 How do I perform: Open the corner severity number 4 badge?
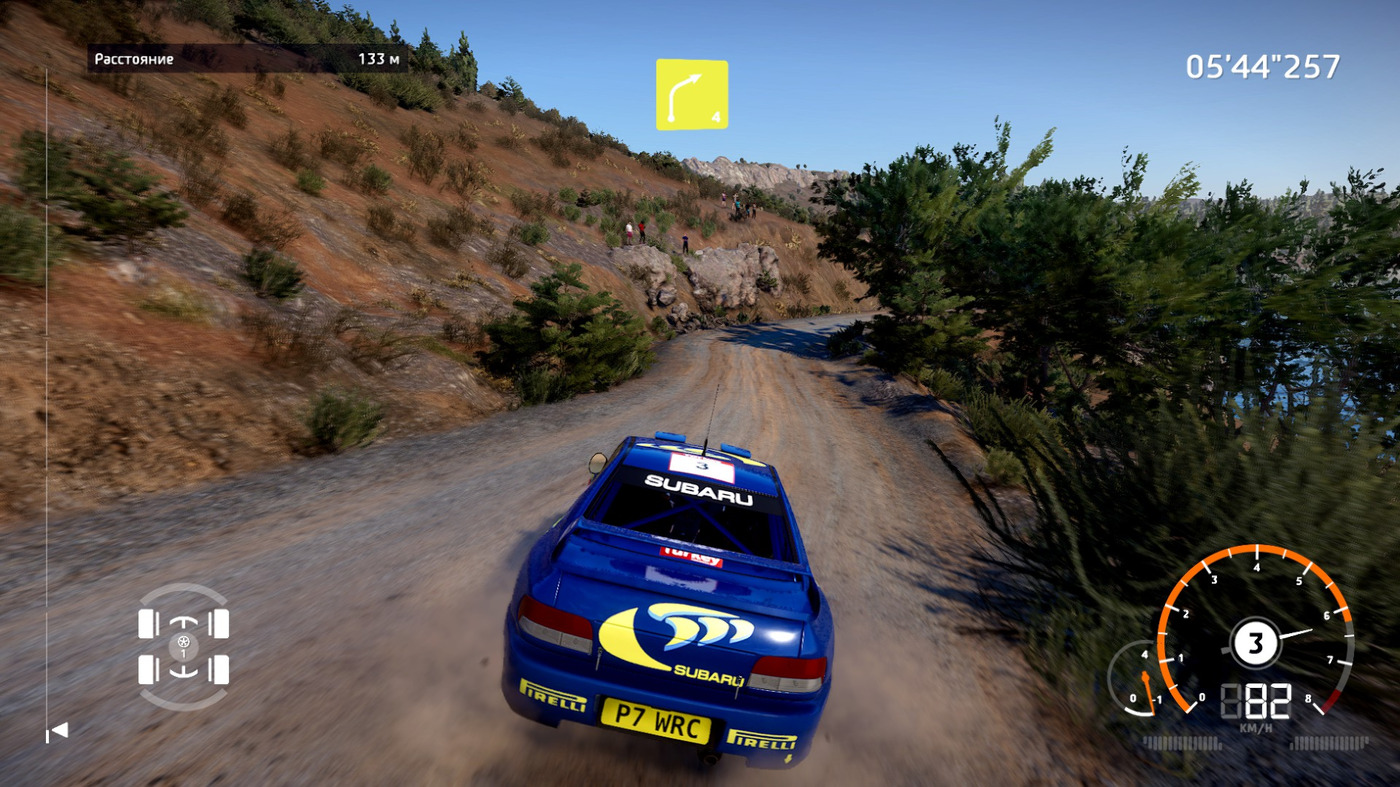coord(716,117)
